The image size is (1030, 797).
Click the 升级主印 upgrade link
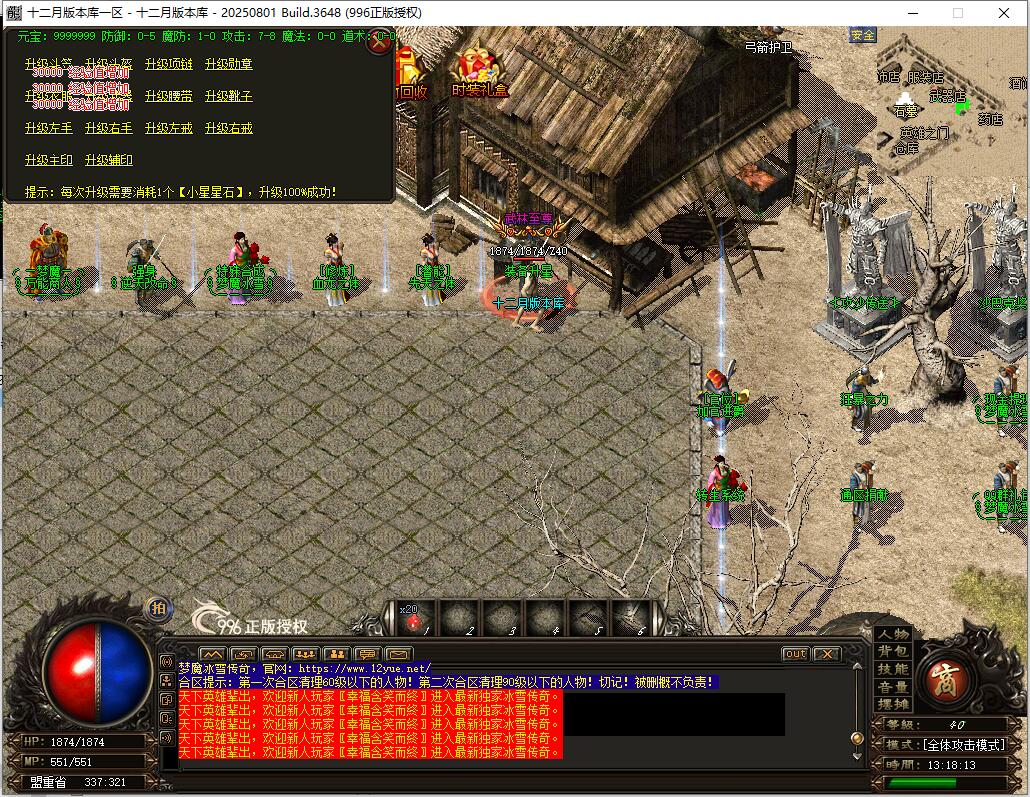coord(49,160)
